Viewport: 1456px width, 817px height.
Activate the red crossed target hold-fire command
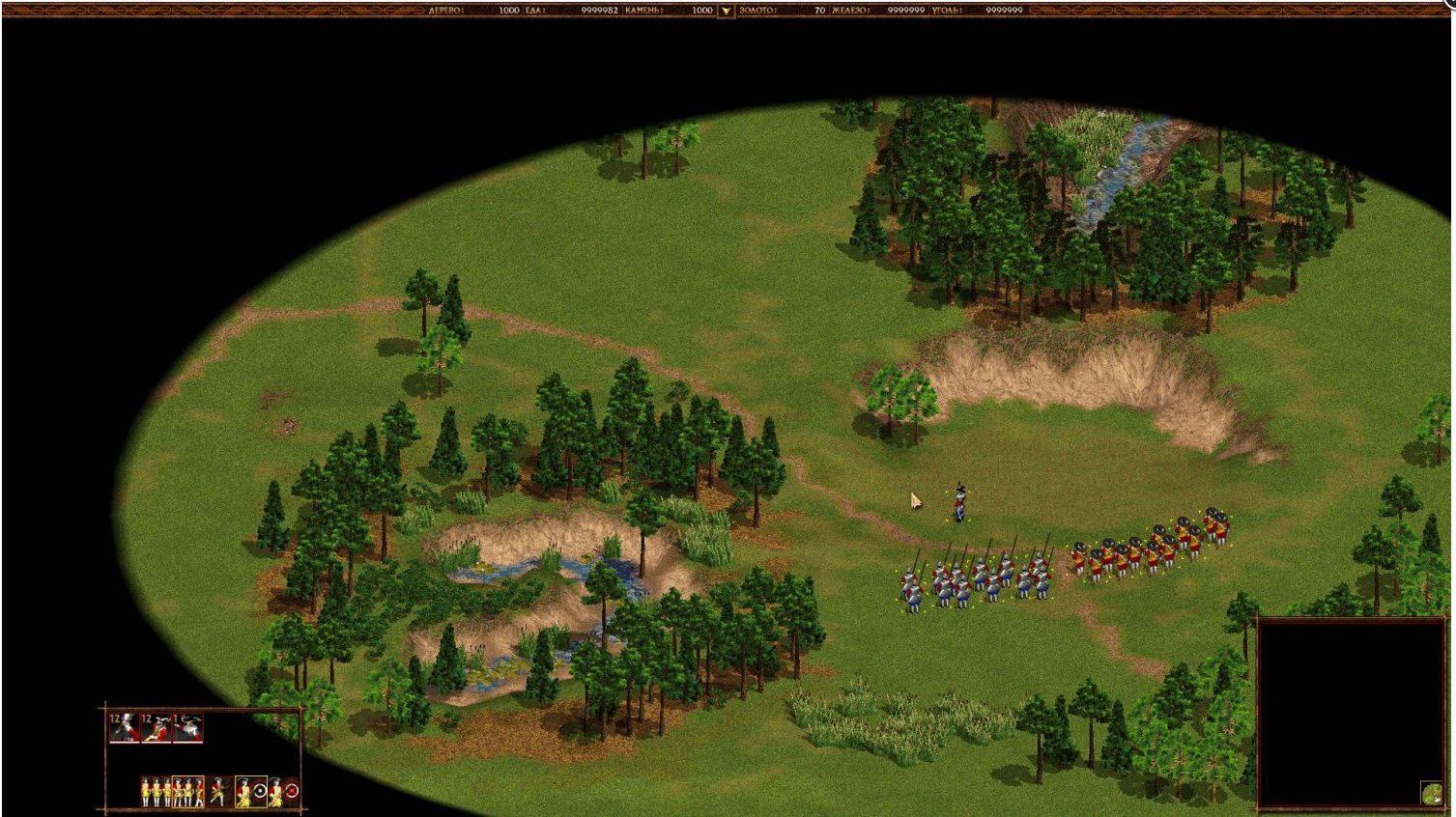coord(284,792)
